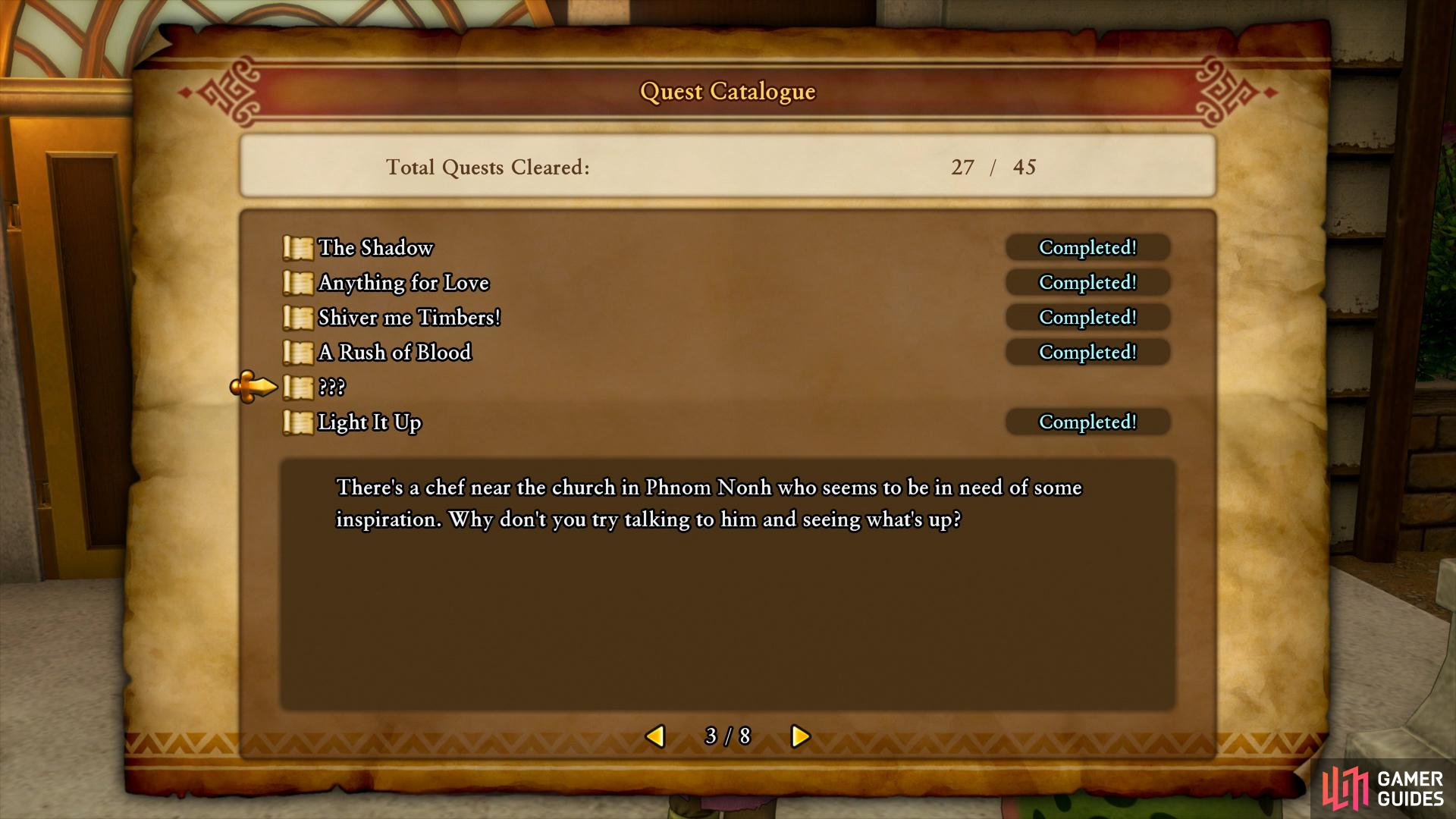The height and width of the screenshot is (819, 1456).
Task: Open the next quest catalogue page
Action: coord(799,736)
